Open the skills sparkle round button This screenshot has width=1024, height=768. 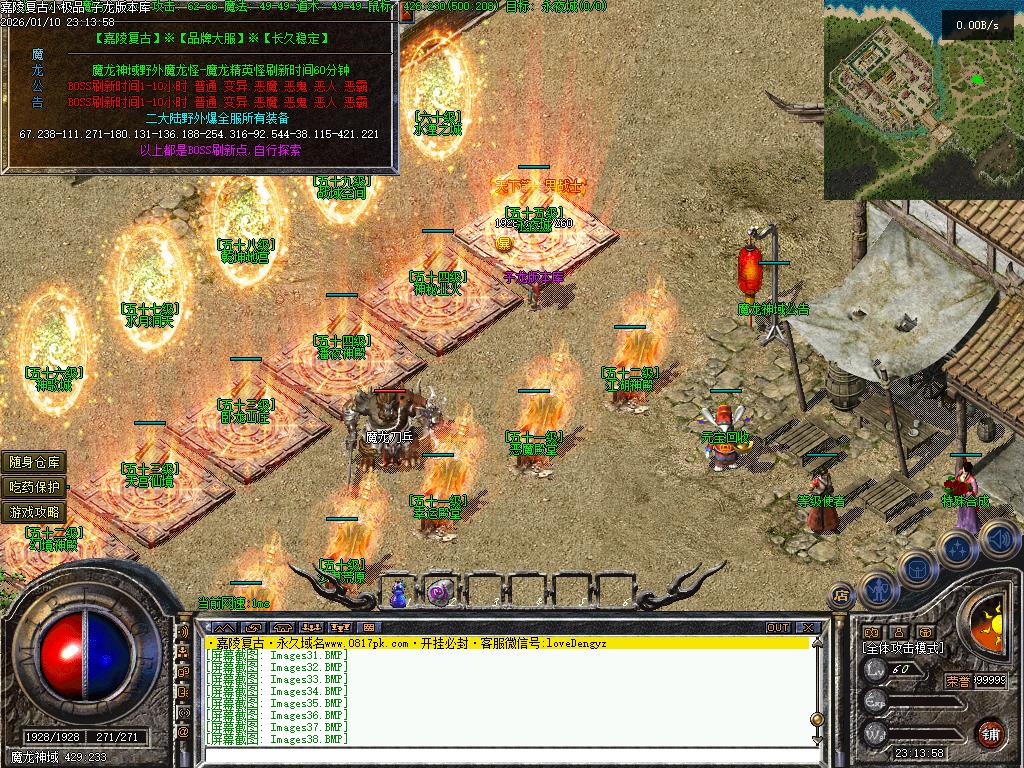click(x=957, y=549)
